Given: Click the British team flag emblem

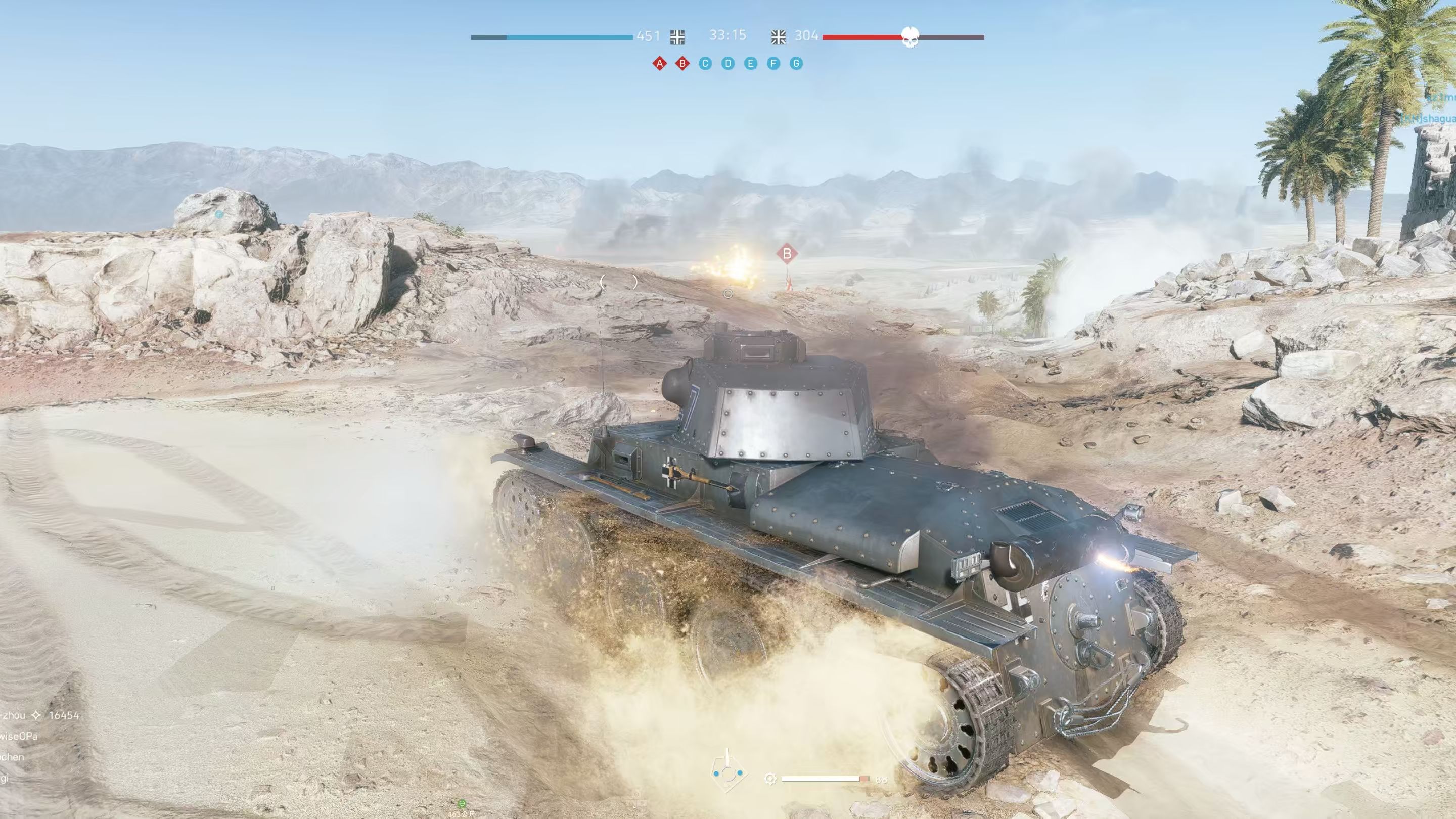Looking at the screenshot, I should coord(779,37).
